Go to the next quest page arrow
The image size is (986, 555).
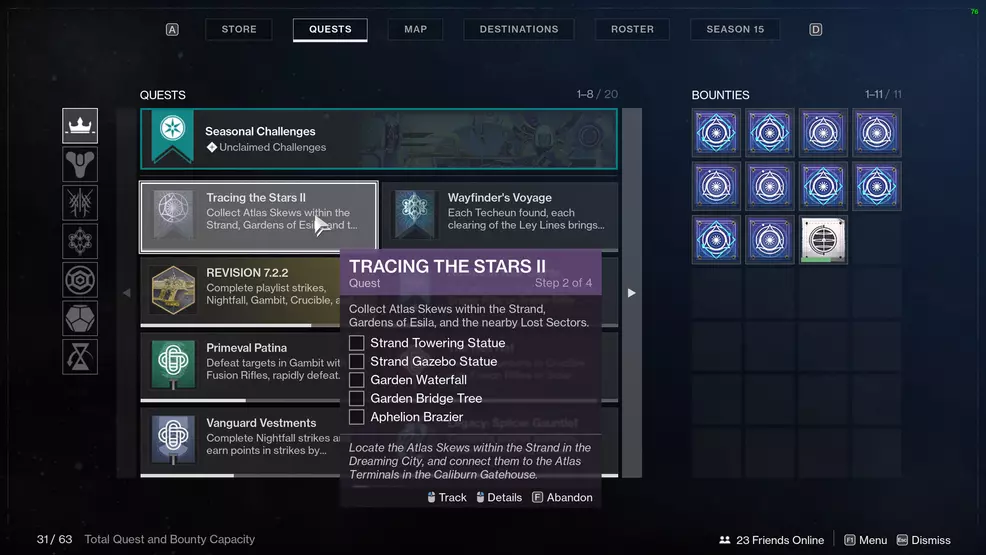pyautogui.click(x=631, y=293)
